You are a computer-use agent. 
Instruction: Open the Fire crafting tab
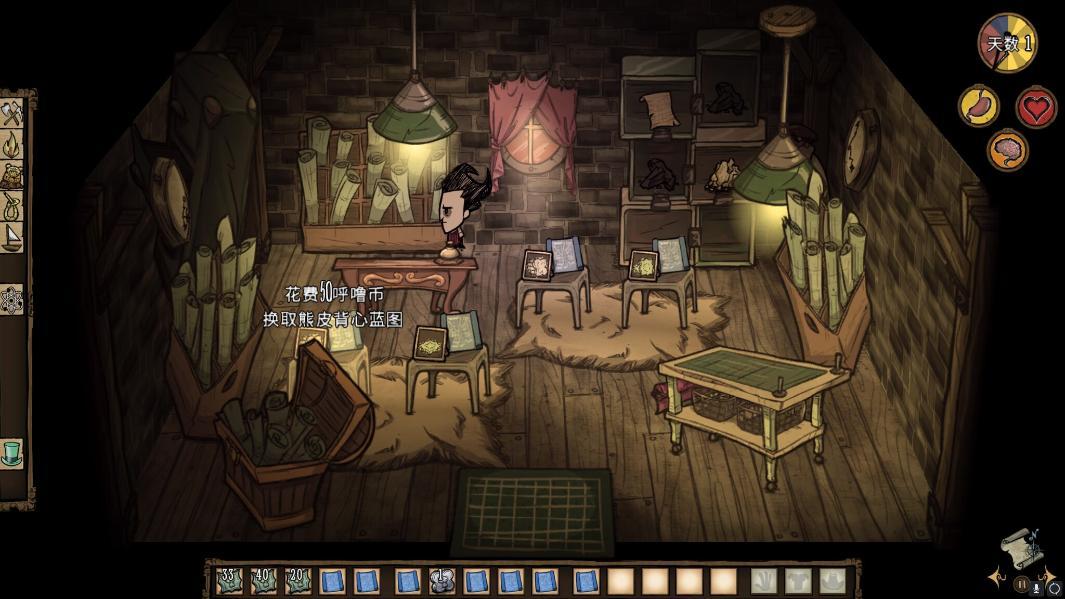click(x=12, y=146)
